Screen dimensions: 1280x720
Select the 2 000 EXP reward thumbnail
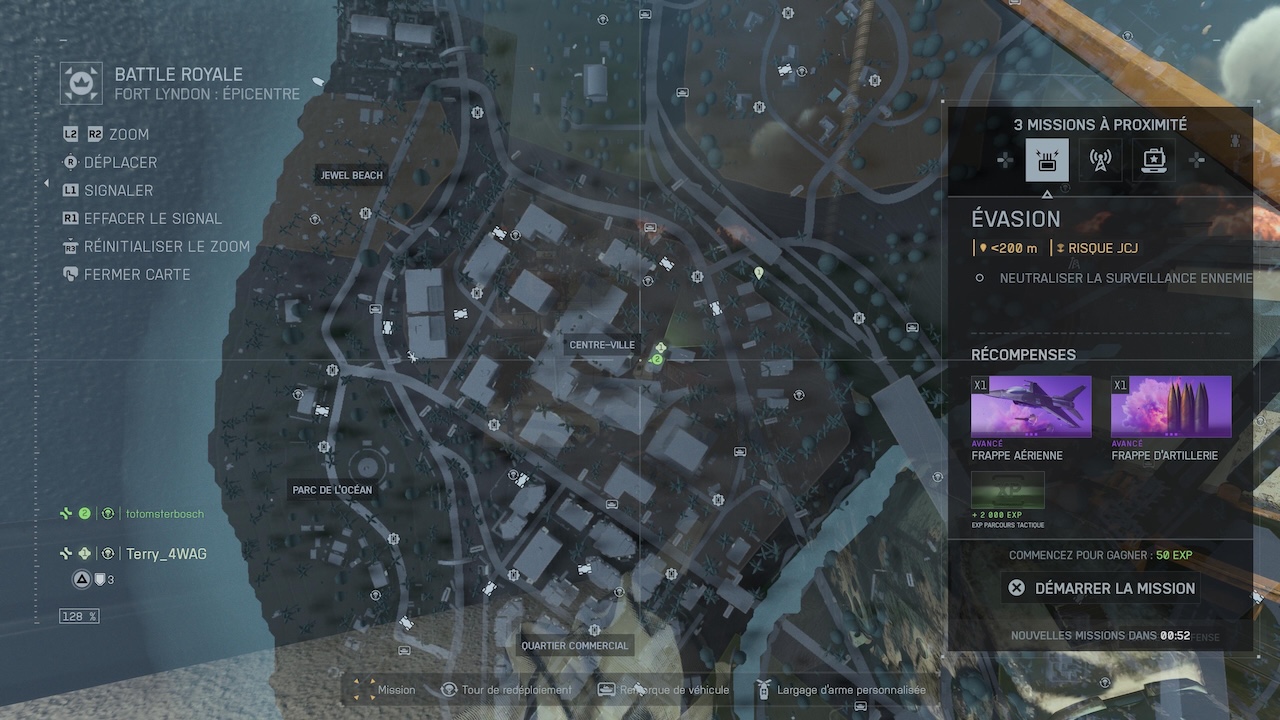[1008, 490]
